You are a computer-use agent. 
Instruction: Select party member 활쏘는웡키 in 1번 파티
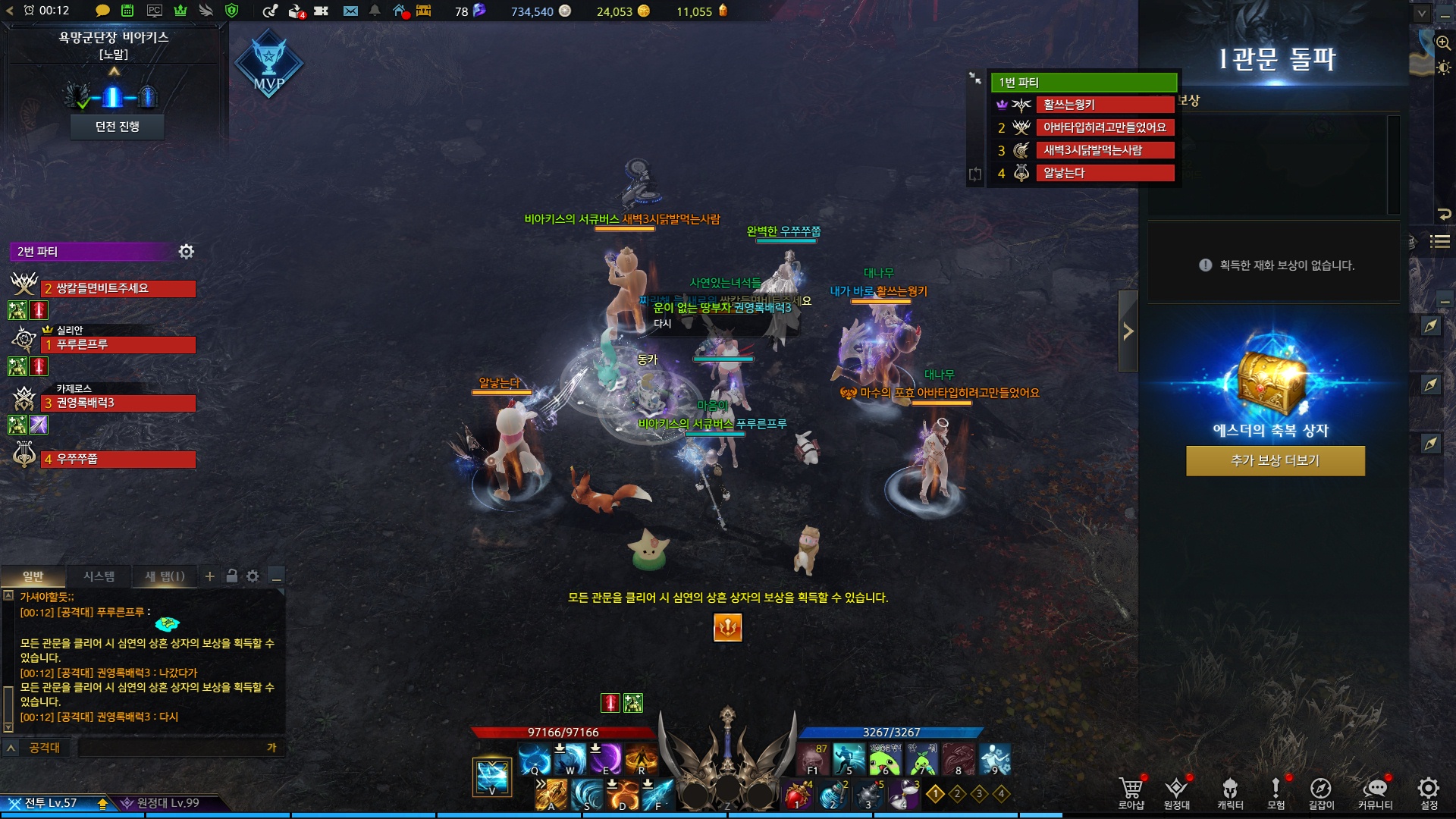1105,105
